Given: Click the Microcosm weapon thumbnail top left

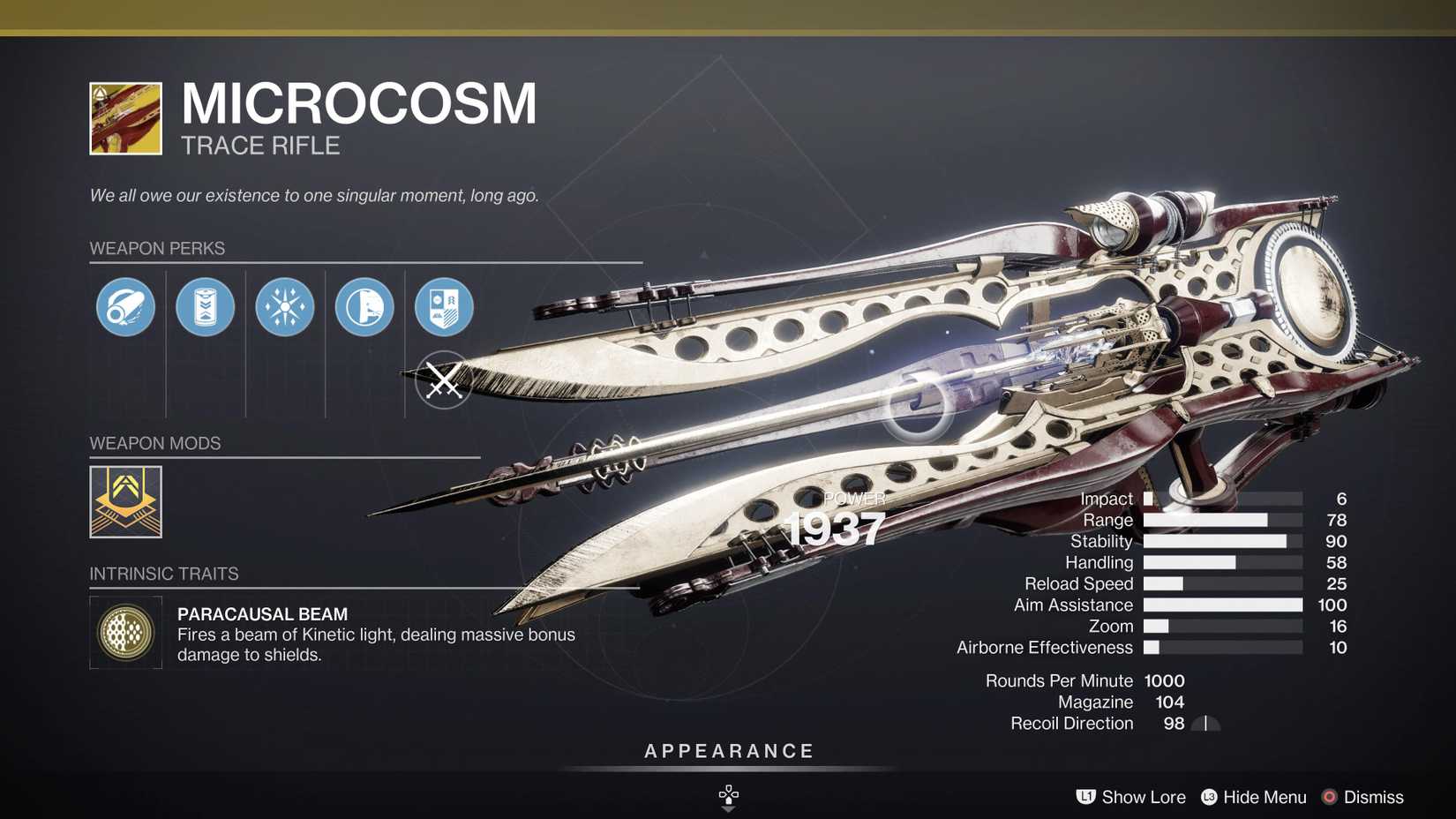Looking at the screenshot, I should coord(124,119).
